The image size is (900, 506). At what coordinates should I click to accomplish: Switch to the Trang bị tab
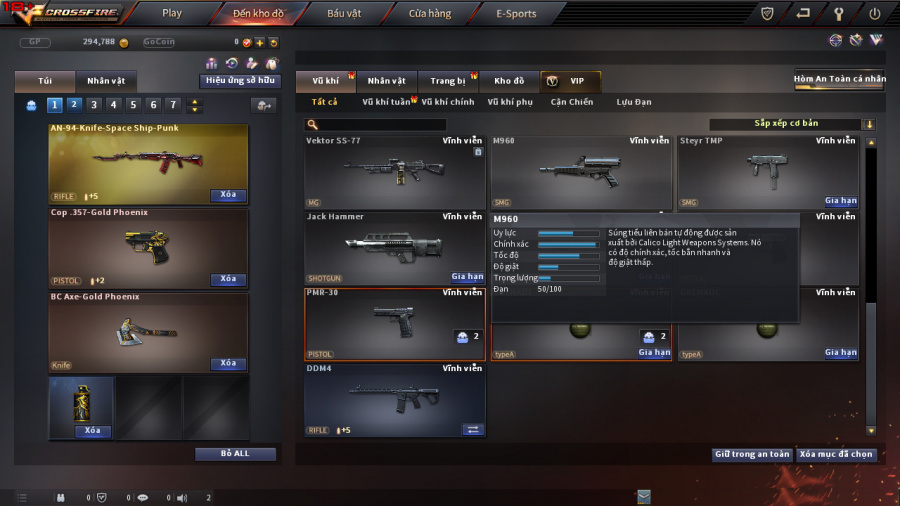(x=448, y=81)
